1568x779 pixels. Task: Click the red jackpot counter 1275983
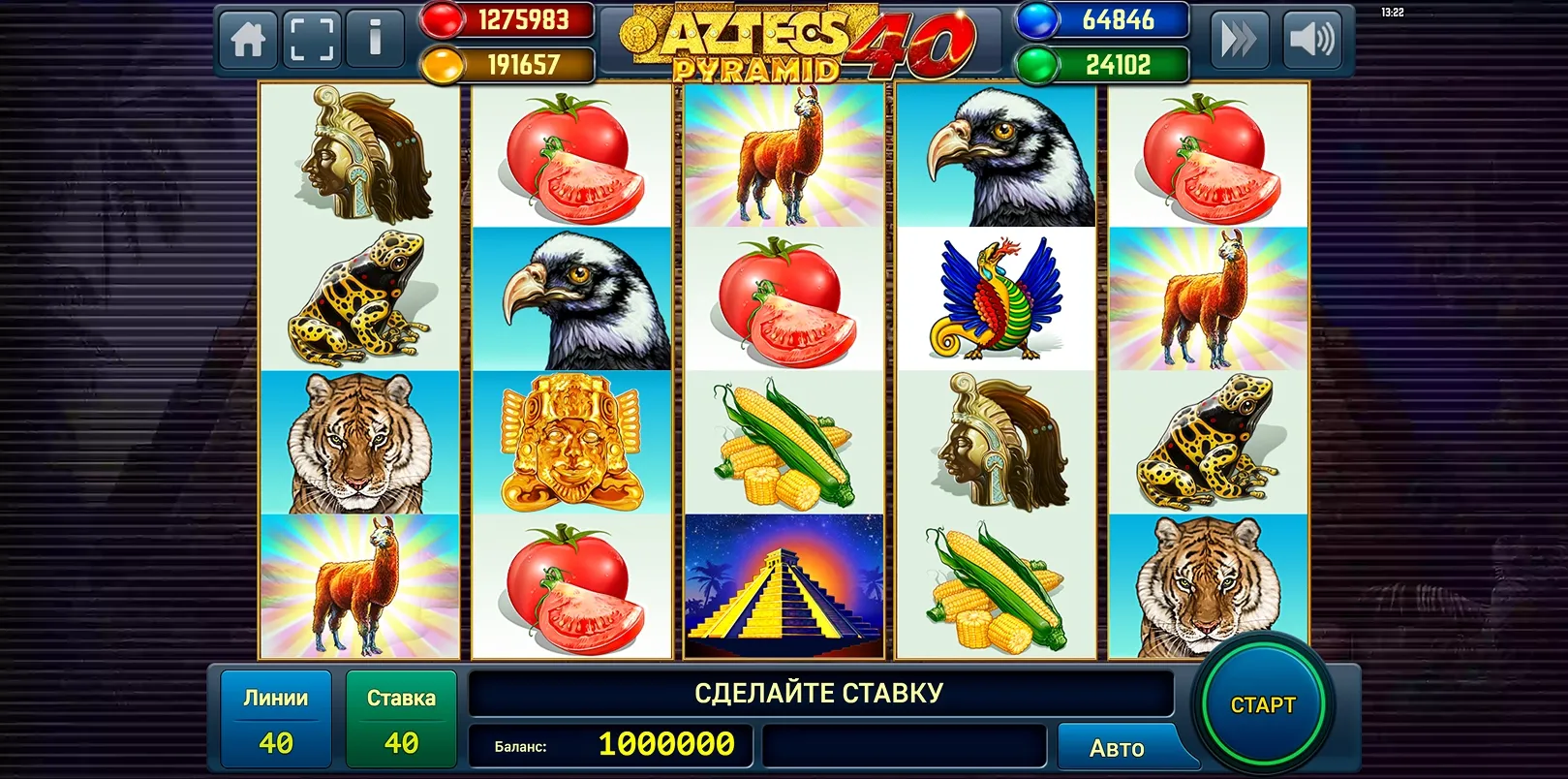point(523,21)
